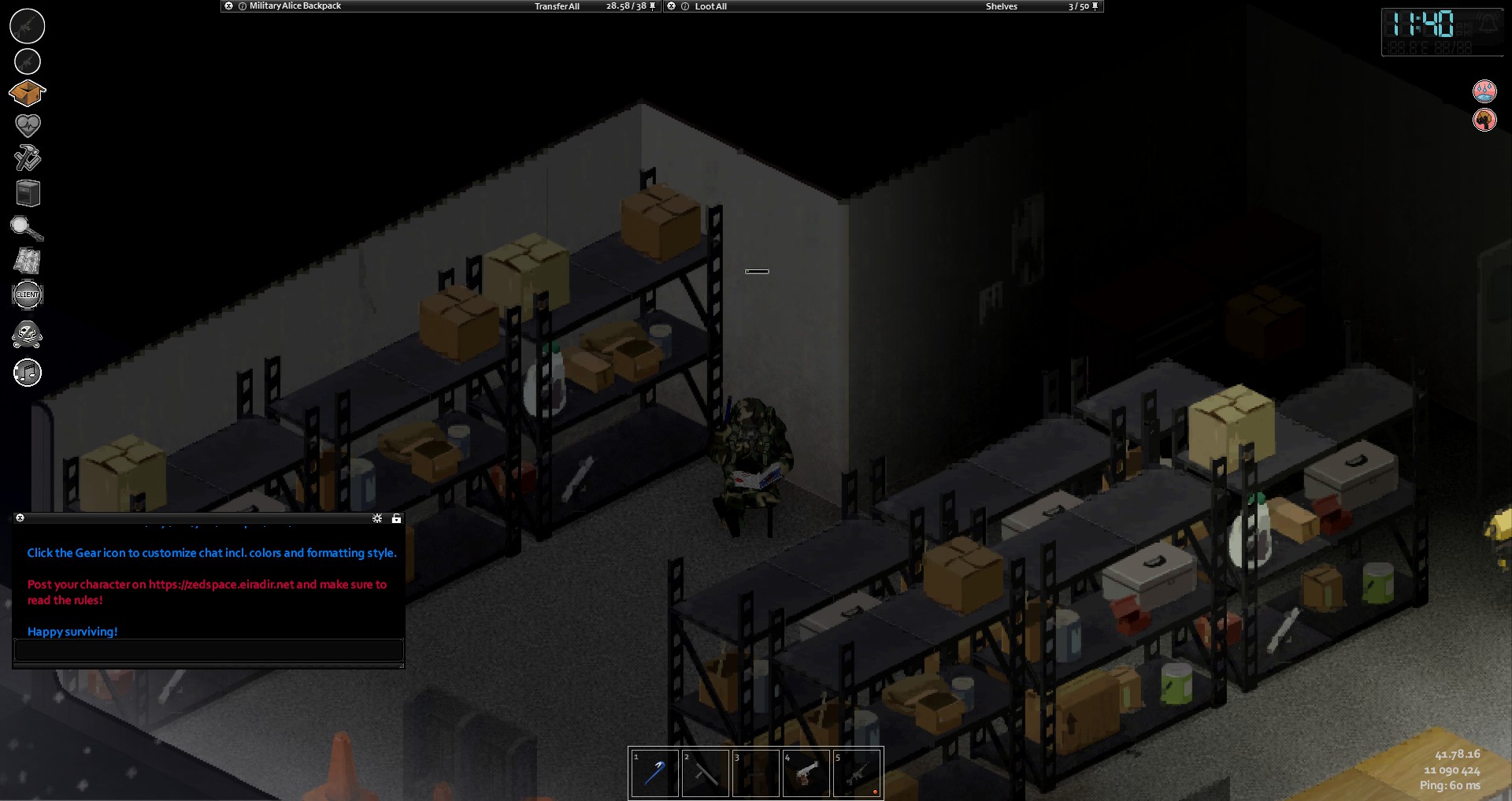Equip the pistol from hotbar slot 4
The width and height of the screenshot is (1512, 801).
[806, 773]
